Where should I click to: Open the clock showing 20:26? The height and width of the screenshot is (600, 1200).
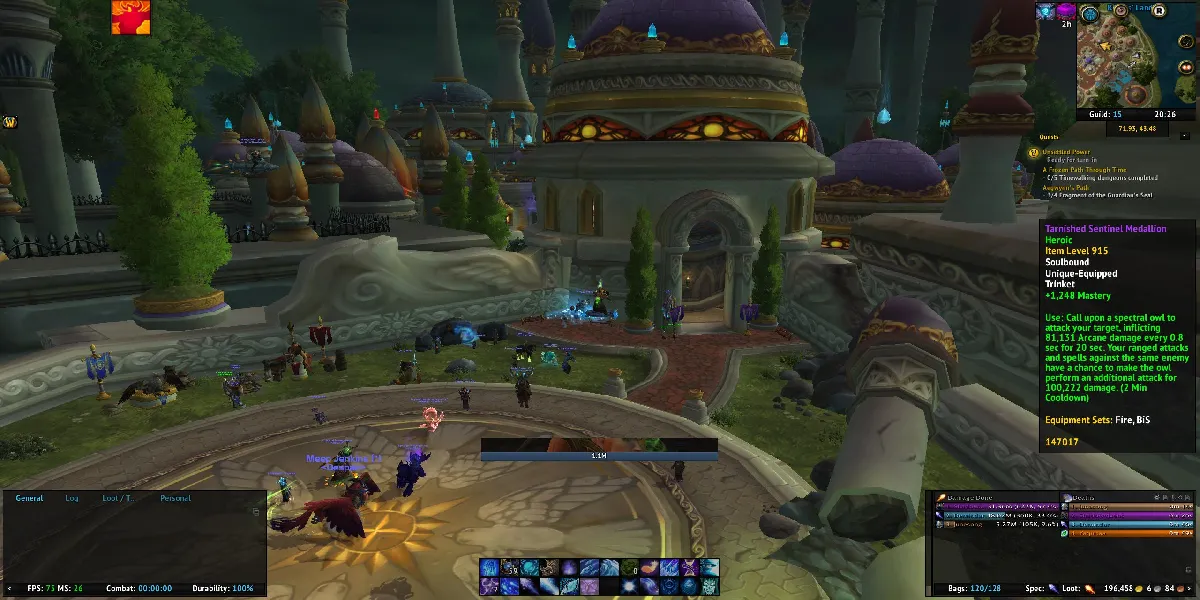tap(1164, 115)
